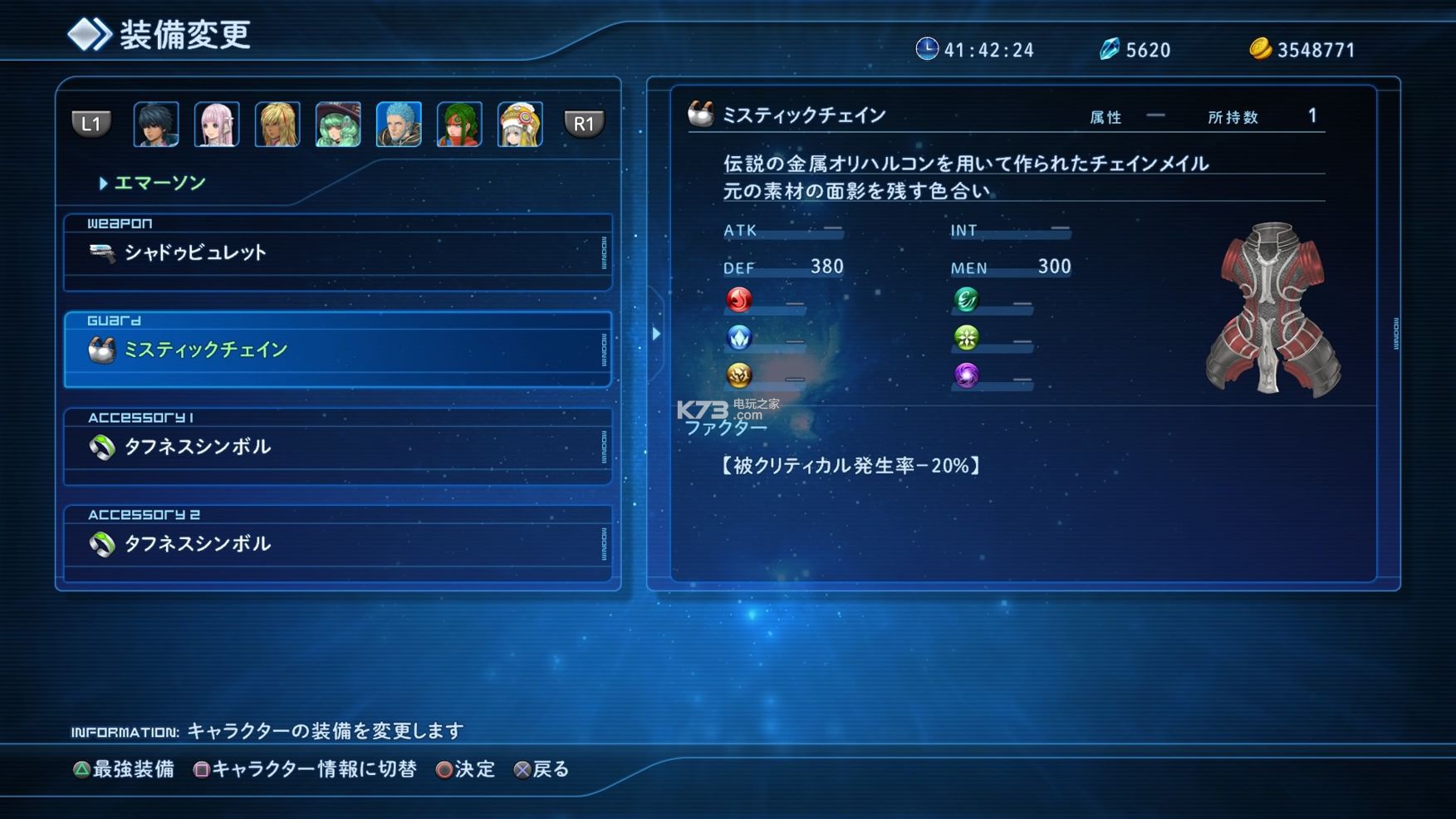
Task: Select the Guard slot ミスティックチェイン
Action: (x=337, y=350)
